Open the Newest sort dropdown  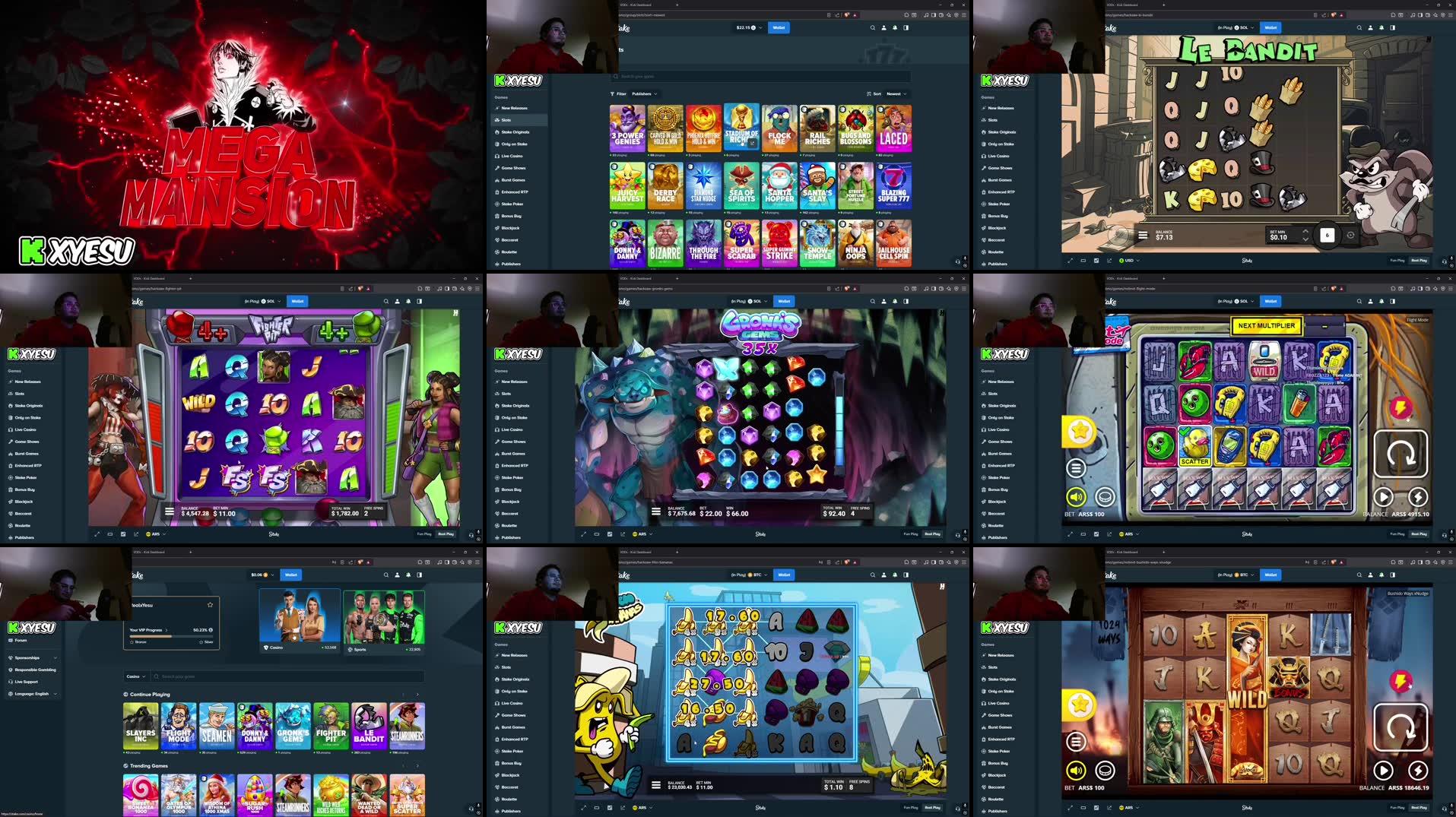895,93
